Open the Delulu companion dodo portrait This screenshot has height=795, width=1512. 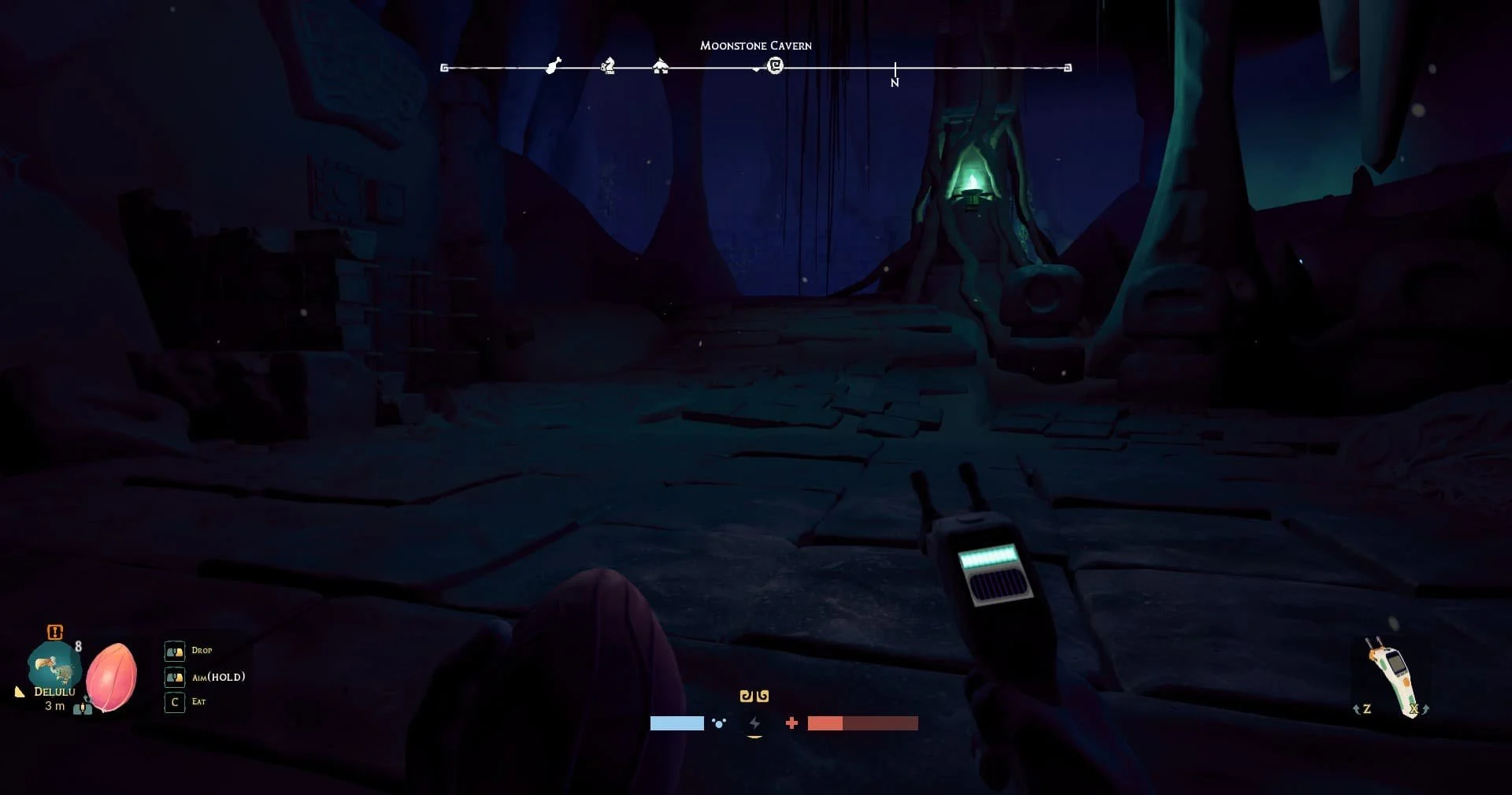pos(53,670)
